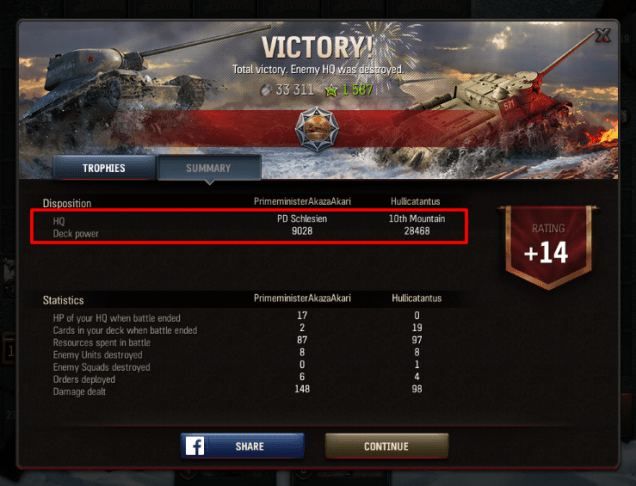Screen dimensions: 636x486
Task: Switch to the Trophies tab
Action: tap(104, 168)
